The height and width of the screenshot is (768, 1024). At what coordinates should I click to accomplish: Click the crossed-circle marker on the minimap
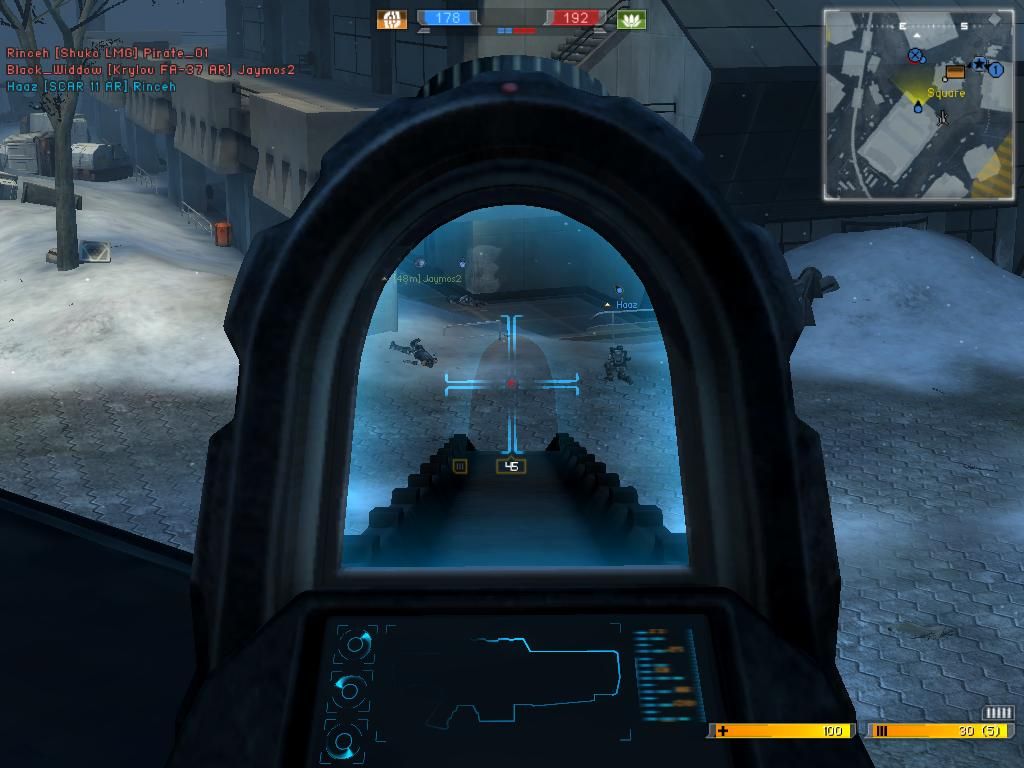[916, 56]
